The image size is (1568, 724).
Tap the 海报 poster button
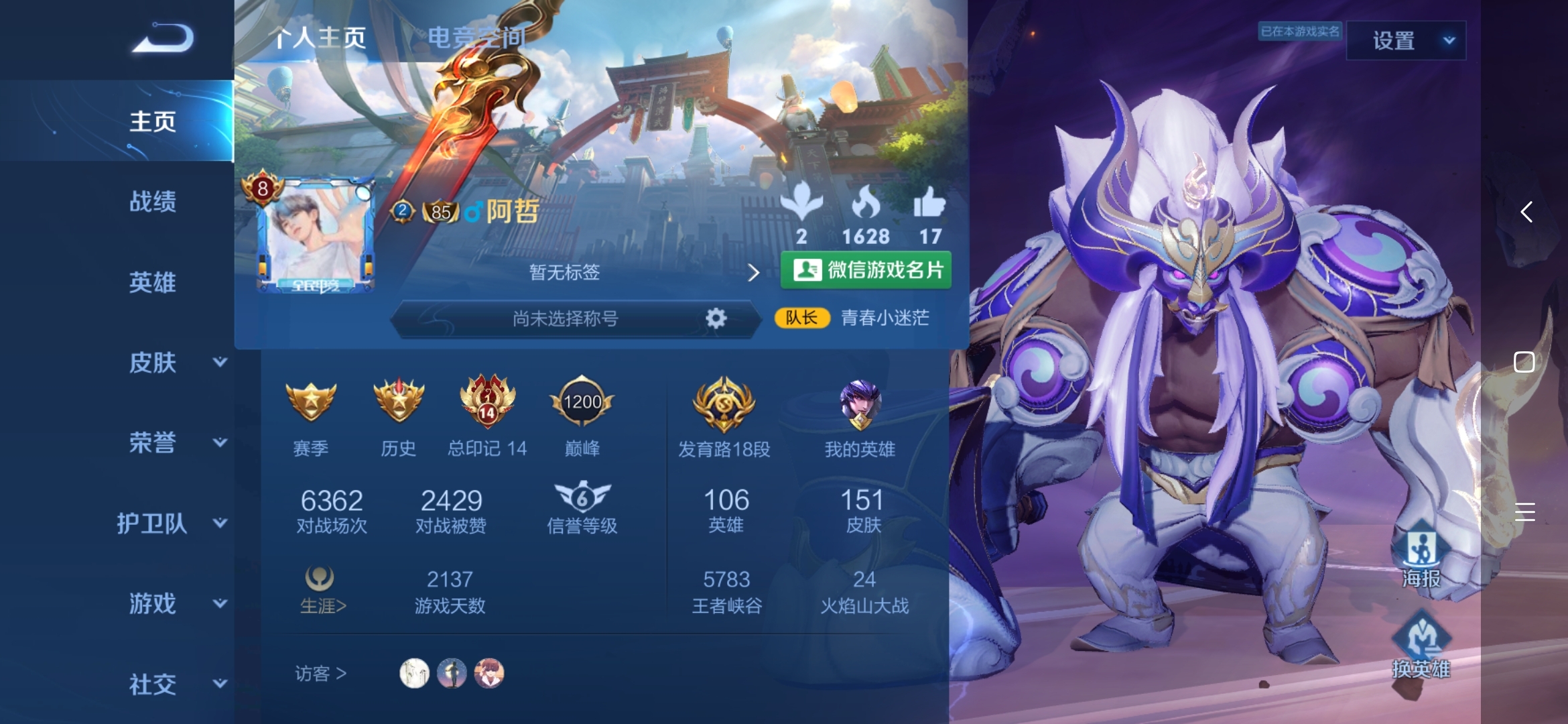pos(1421,556)
